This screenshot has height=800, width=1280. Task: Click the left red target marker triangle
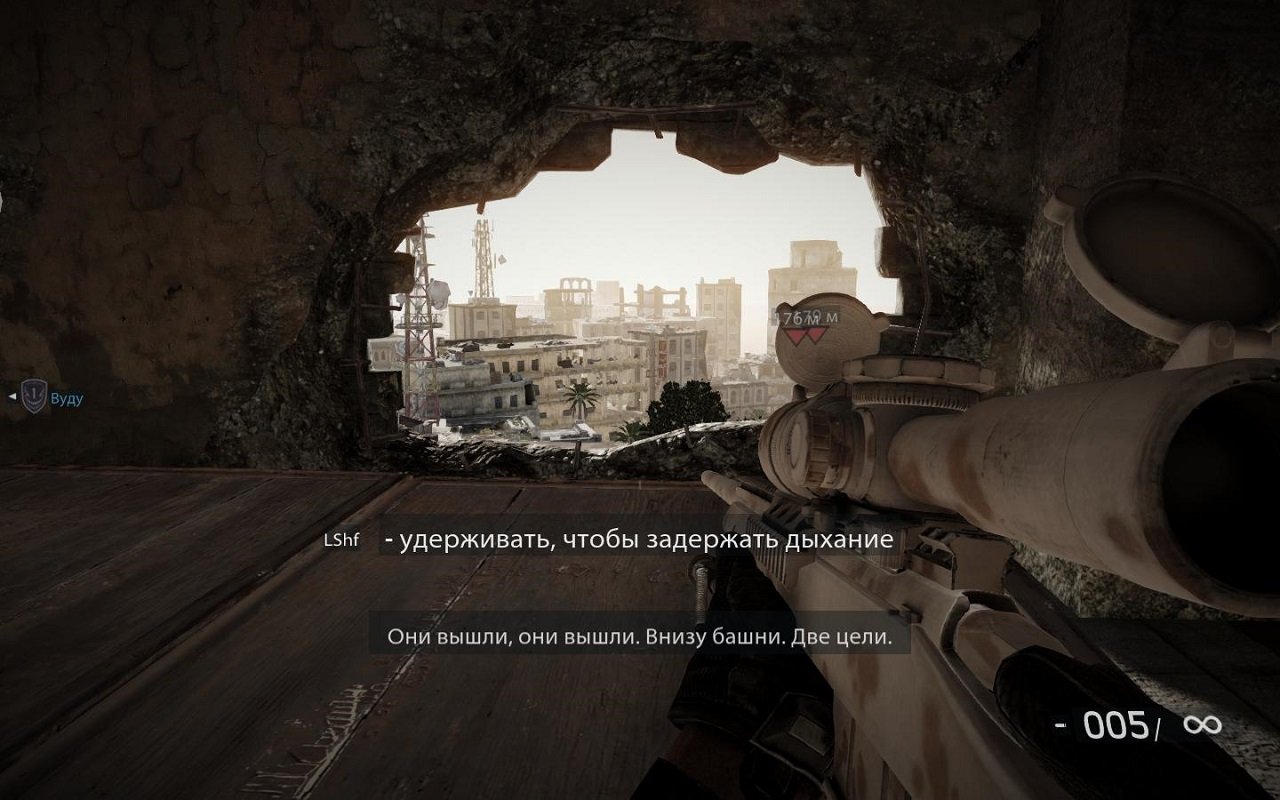click(x=794, y=333)
